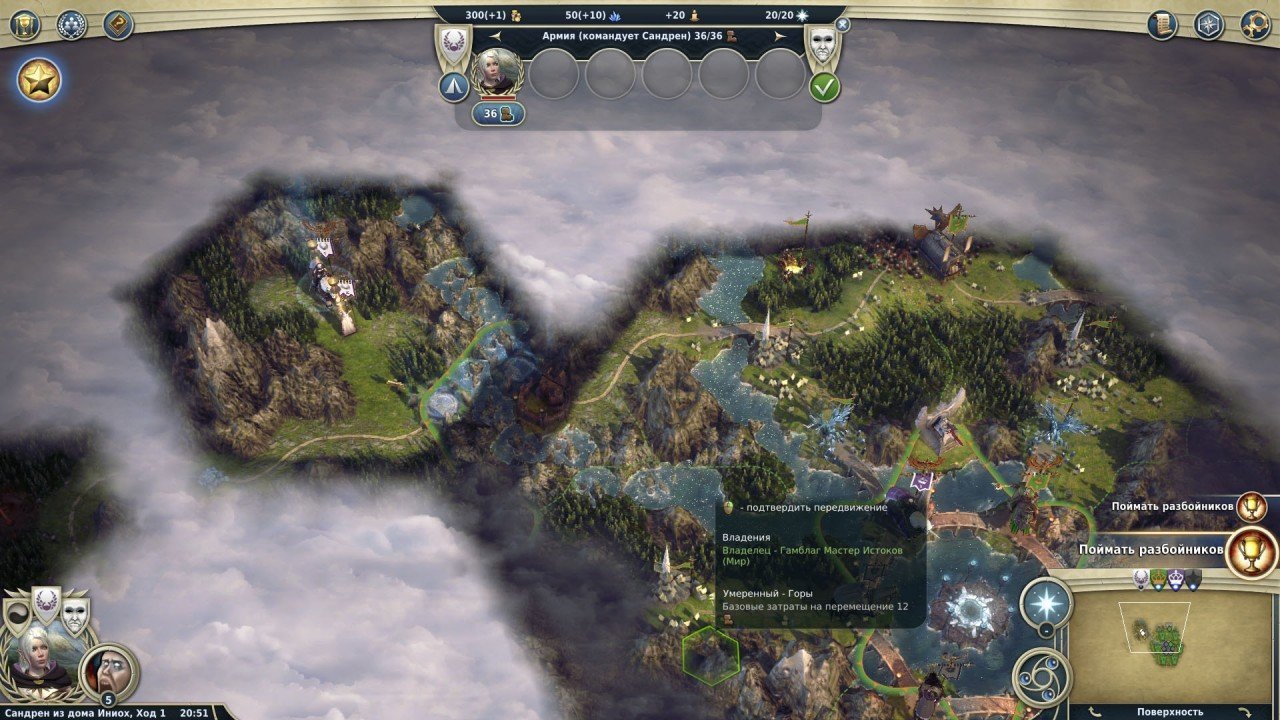Open the spell portrait with number 5
This screenshot has width=1280, height=720.
pos(108,671)
